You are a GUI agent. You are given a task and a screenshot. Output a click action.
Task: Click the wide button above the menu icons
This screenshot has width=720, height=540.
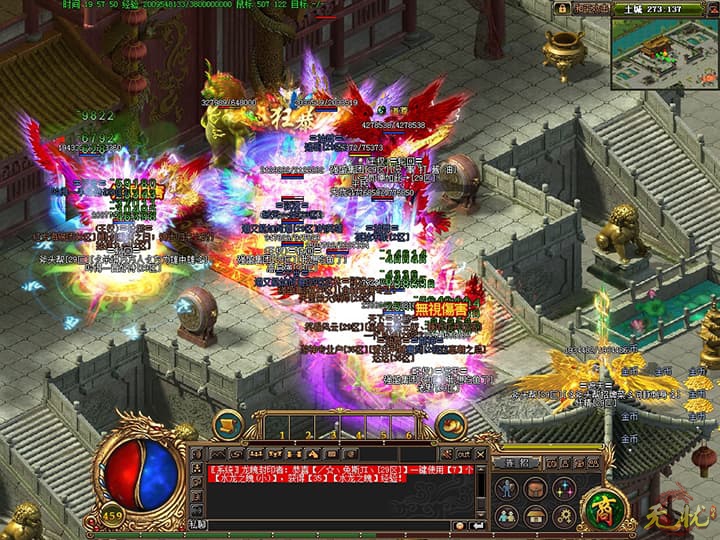coord(517,463)
